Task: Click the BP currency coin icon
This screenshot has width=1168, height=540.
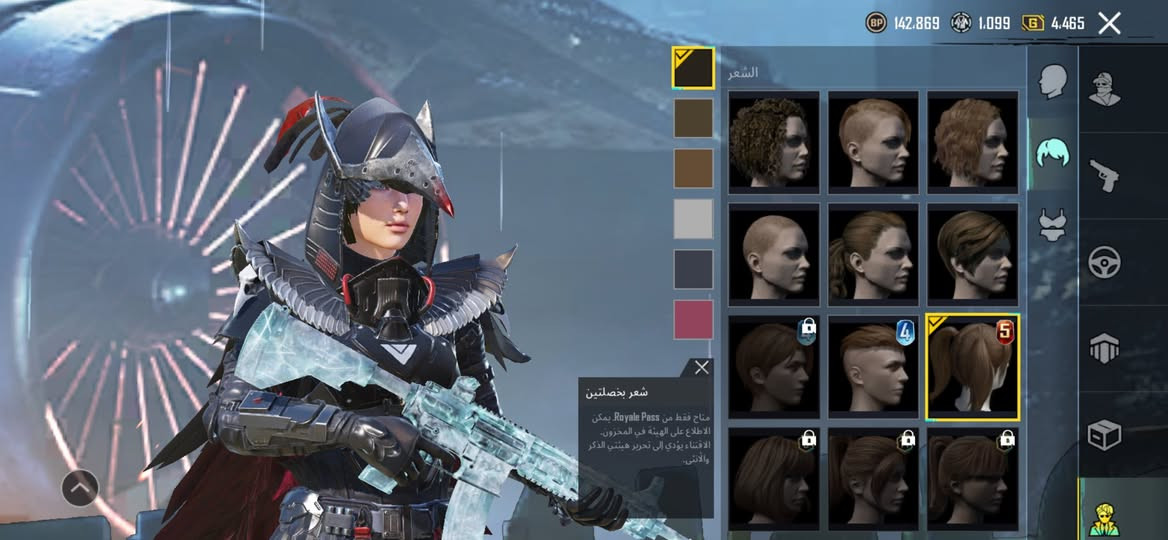Action: tap(876, 22)
